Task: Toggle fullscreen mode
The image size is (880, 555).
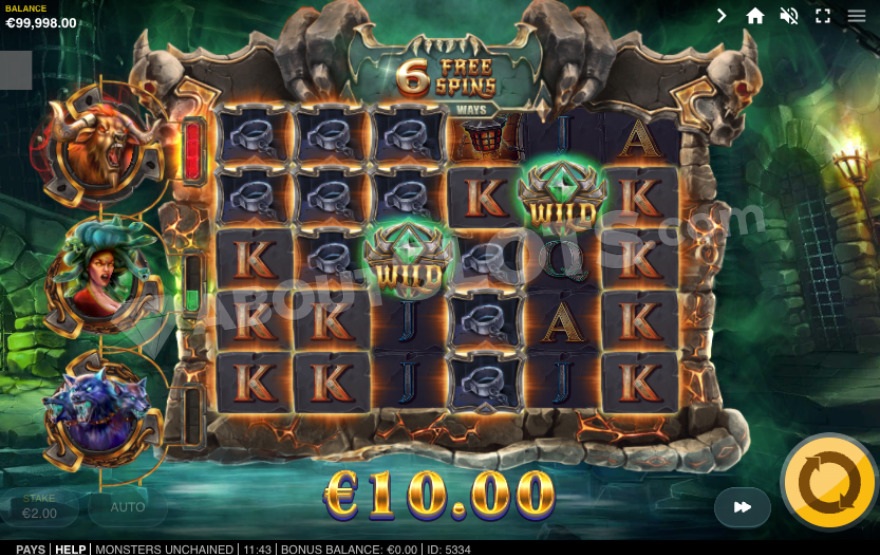Action: tap(823, 16)
